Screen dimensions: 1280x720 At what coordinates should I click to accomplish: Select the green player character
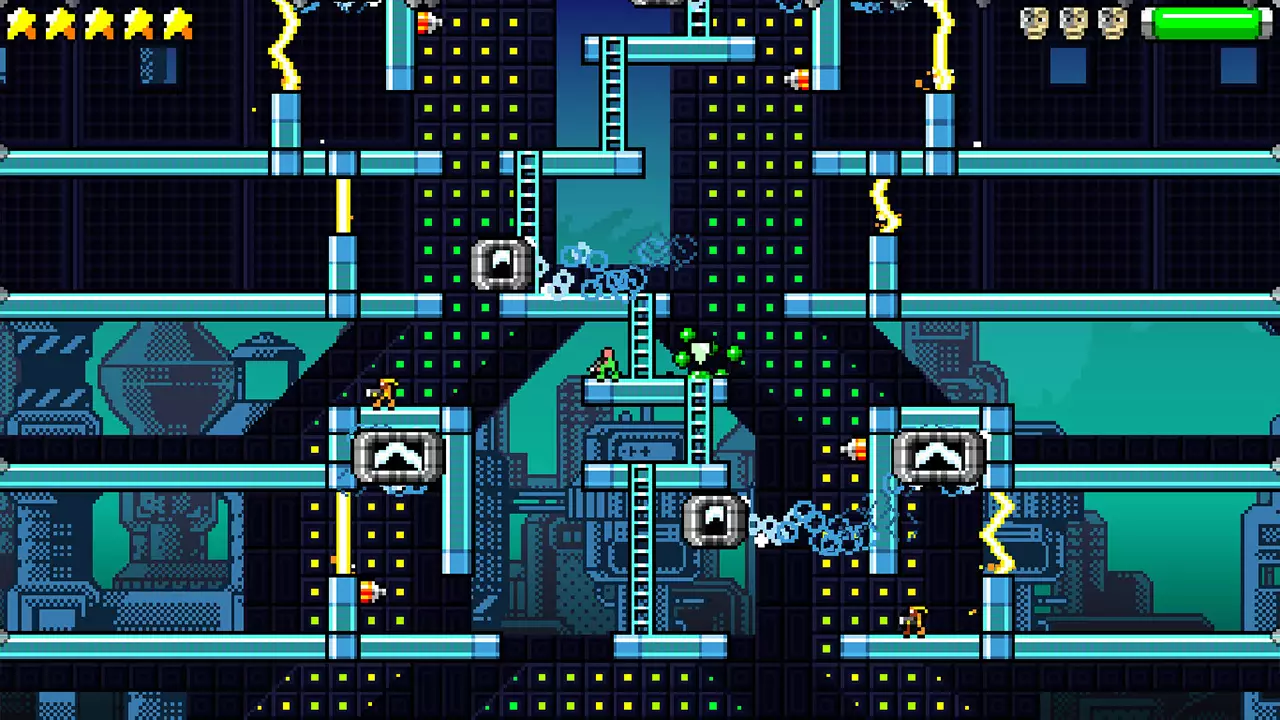[608, 365]
